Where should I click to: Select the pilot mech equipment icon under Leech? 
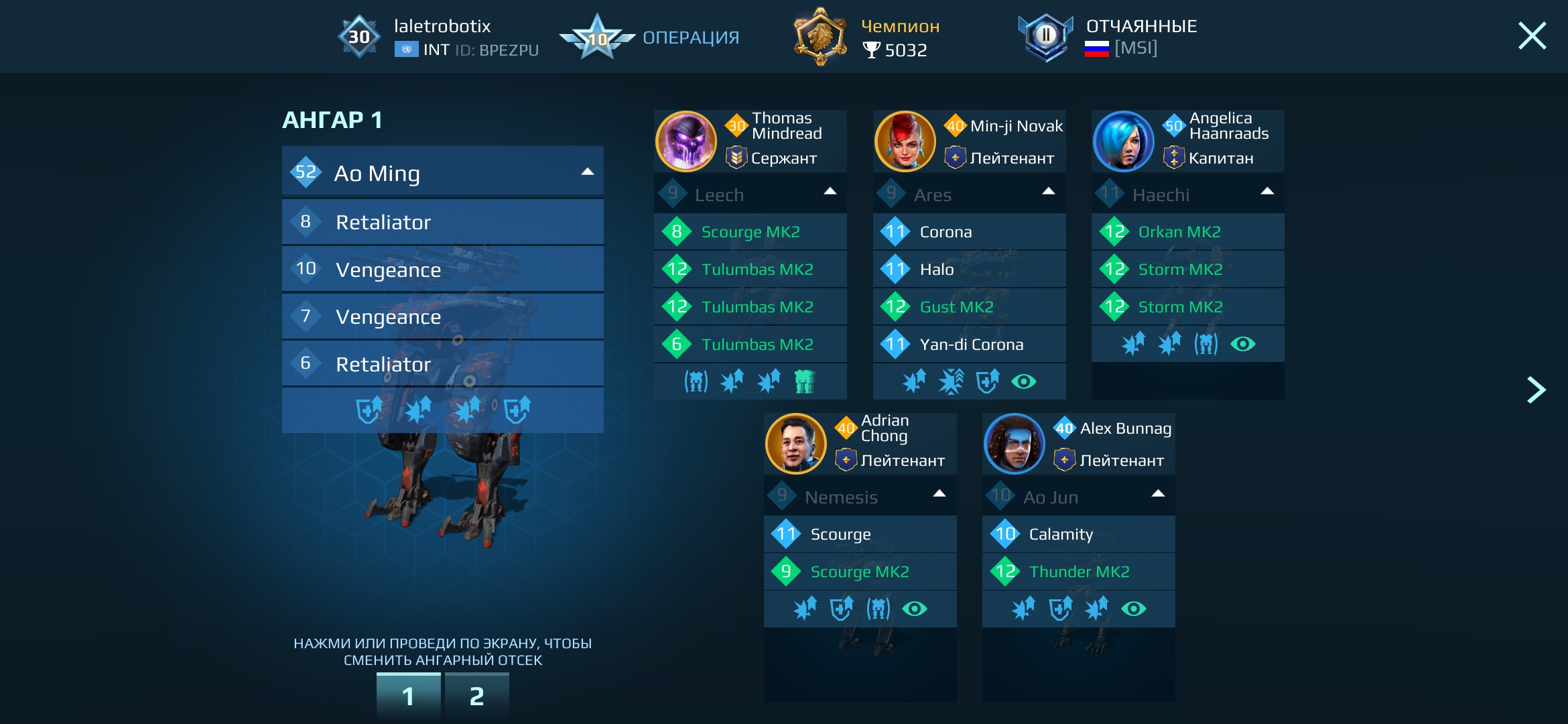697,381
